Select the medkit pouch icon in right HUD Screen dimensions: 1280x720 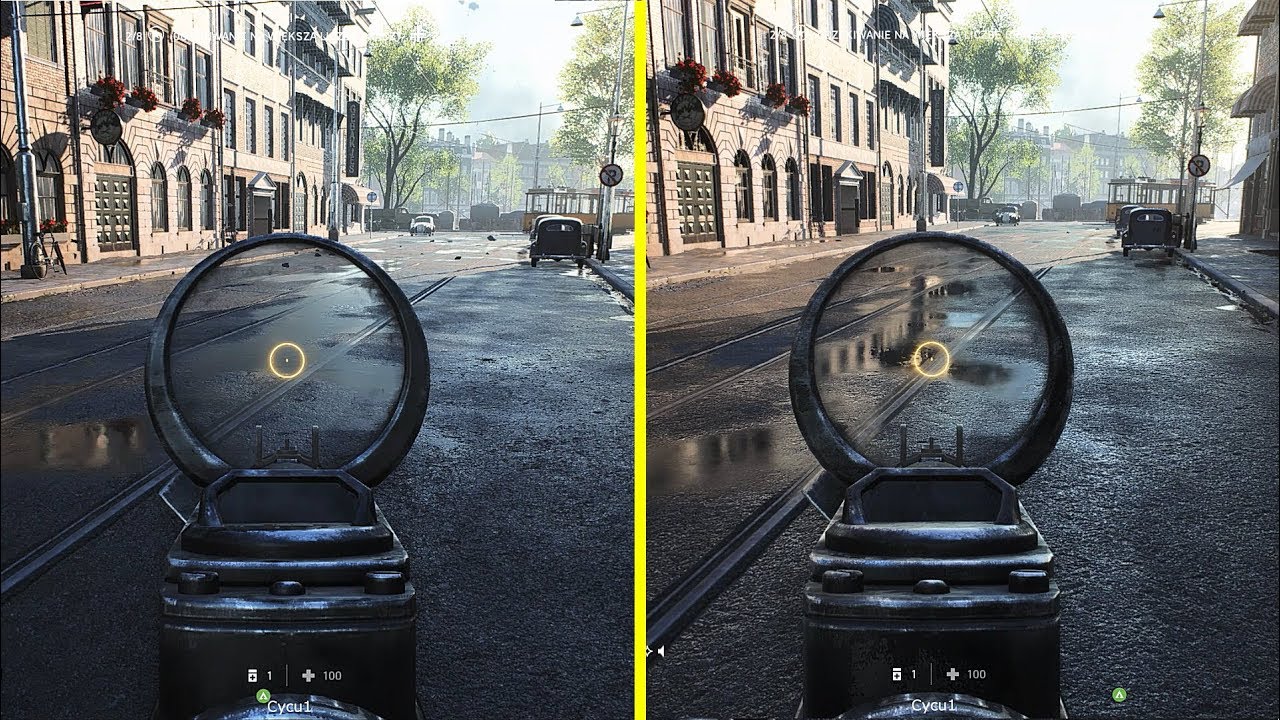pyautogui.click(x=897, y=675)
